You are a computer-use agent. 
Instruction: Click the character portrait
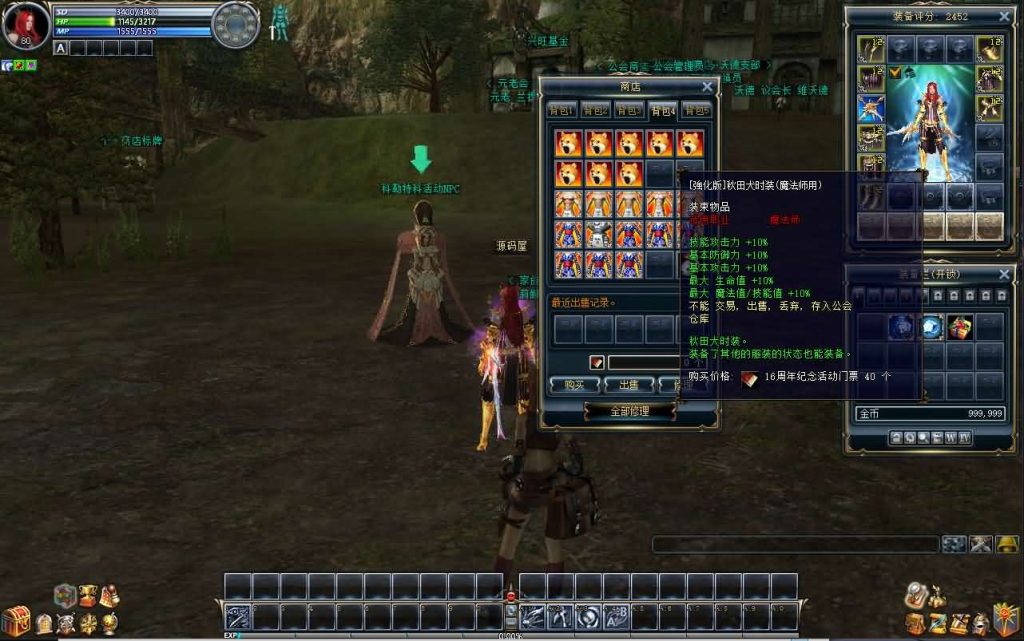pyautogui.click(x=26, y=24)
